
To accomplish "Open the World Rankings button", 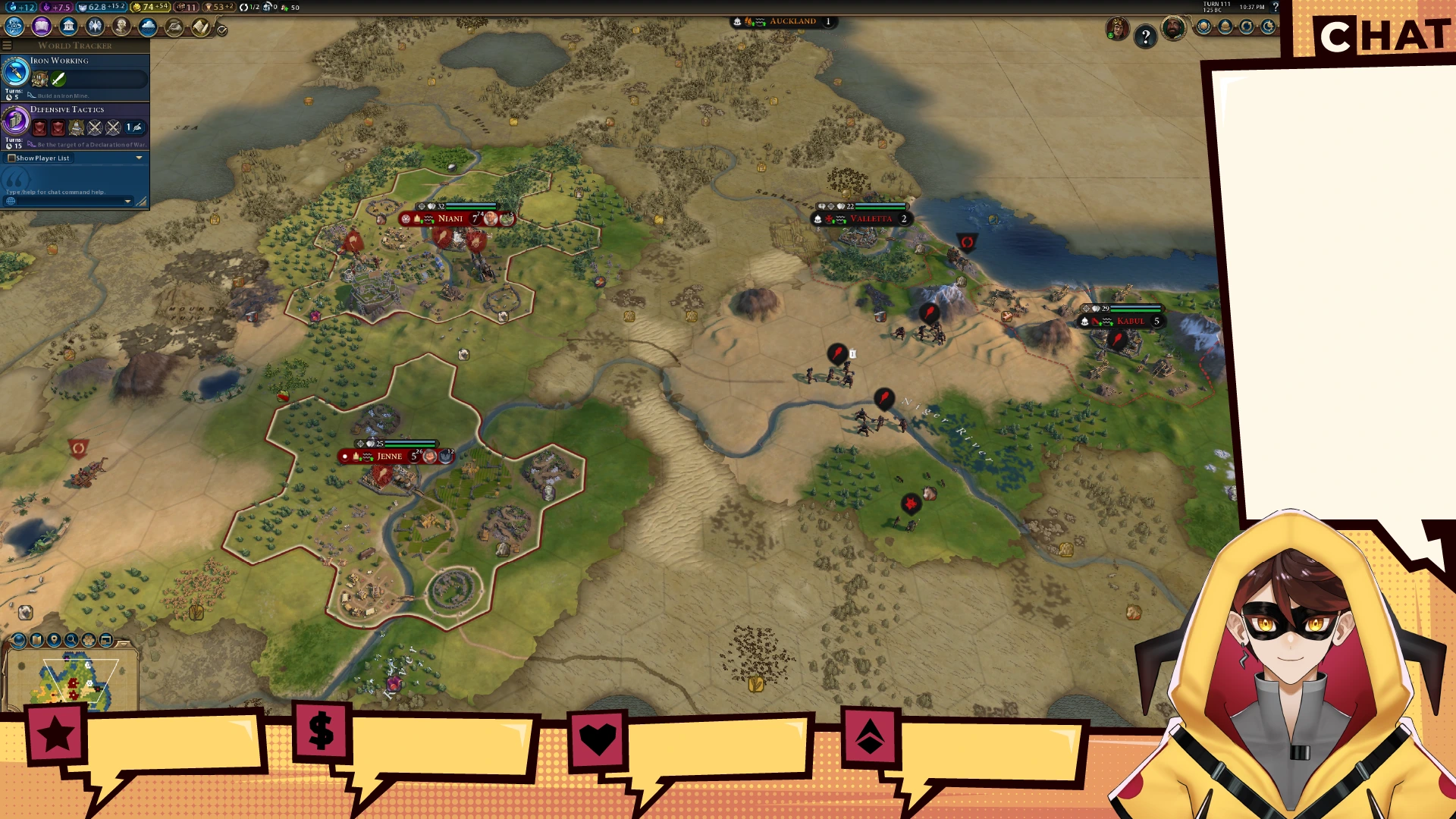I will point(1204,27).
